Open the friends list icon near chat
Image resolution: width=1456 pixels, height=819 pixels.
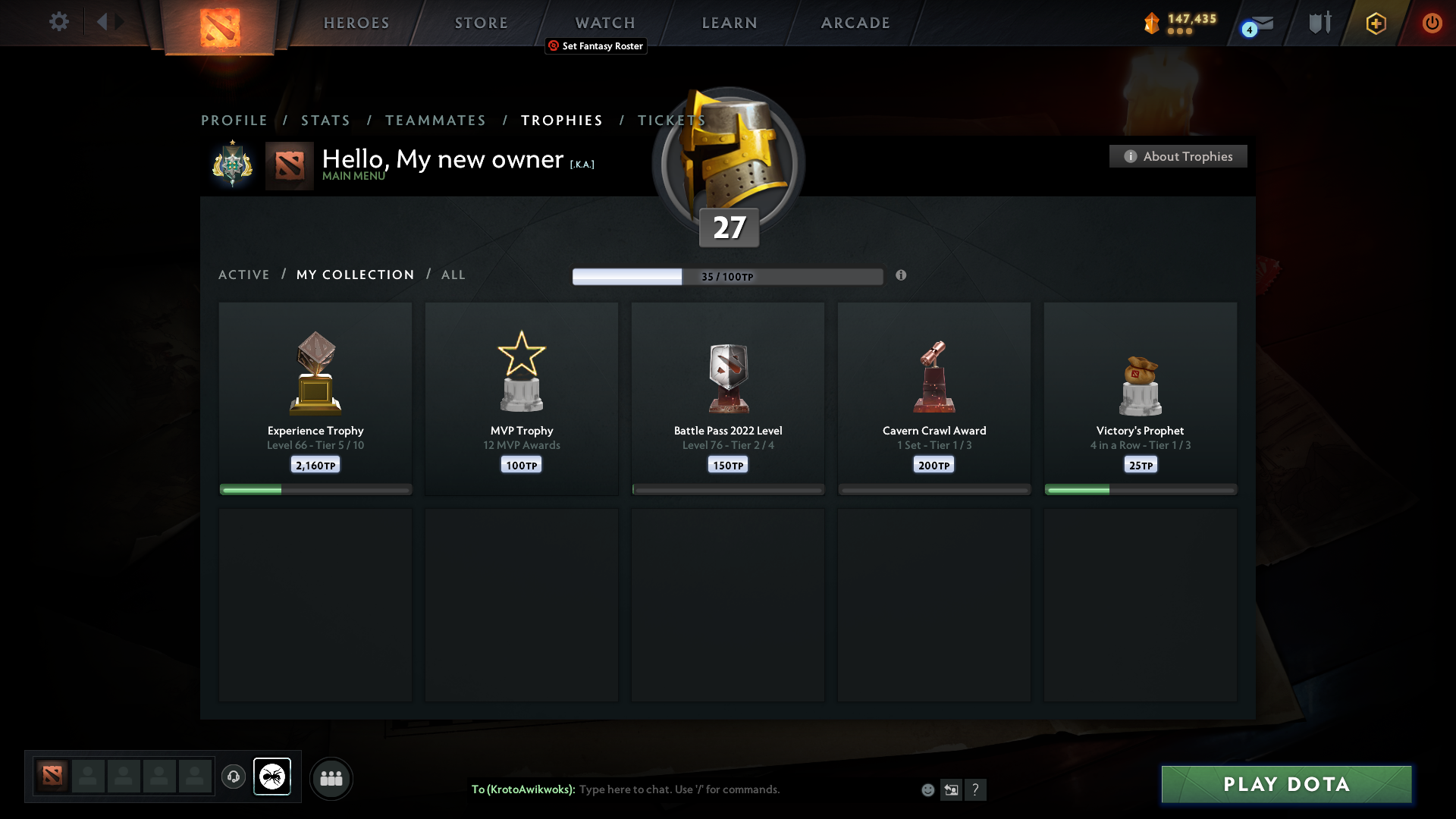click(331, 778)
